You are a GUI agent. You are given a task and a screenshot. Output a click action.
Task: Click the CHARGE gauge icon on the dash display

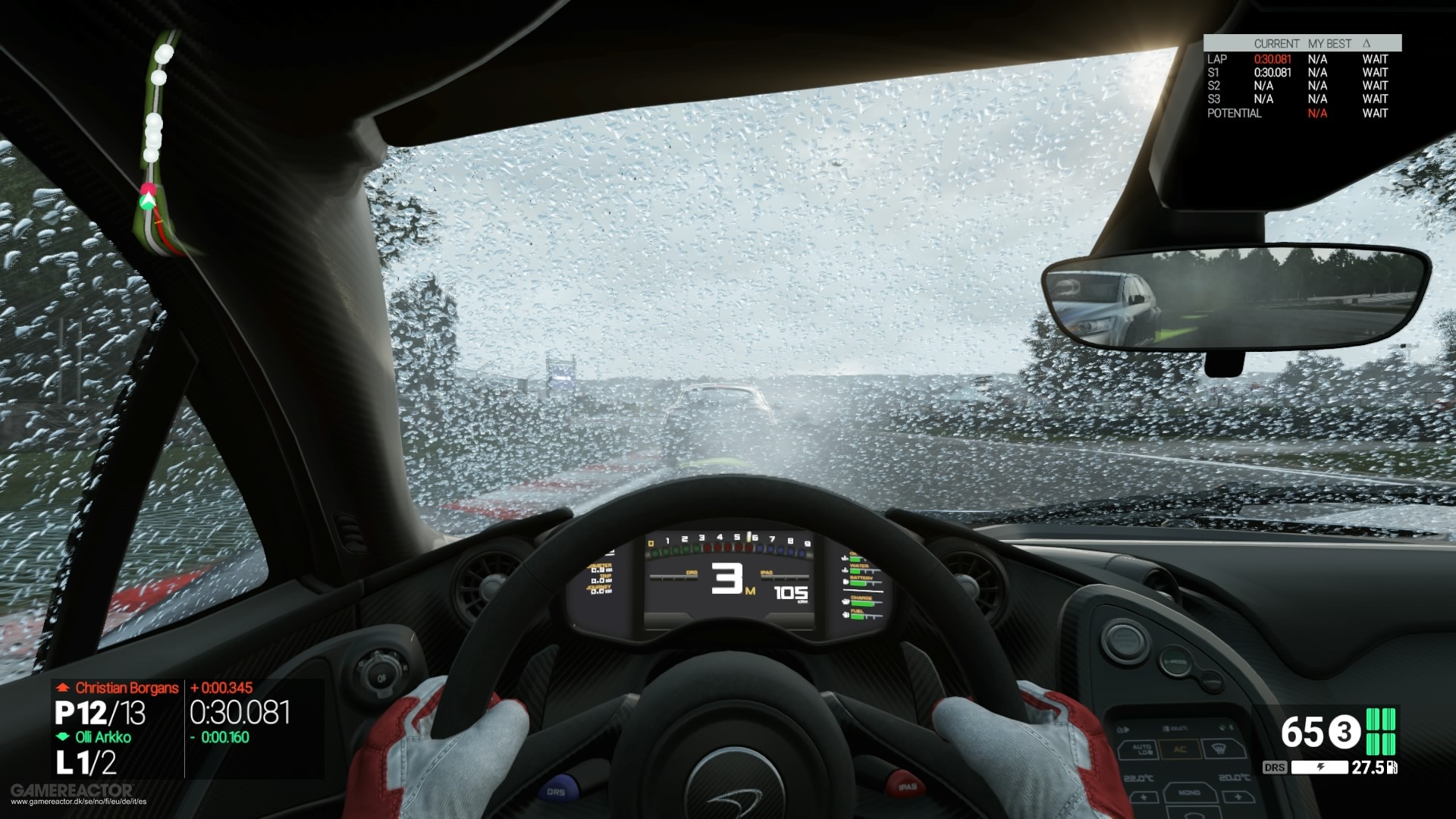pyautogui.click(x=846, y=601)
